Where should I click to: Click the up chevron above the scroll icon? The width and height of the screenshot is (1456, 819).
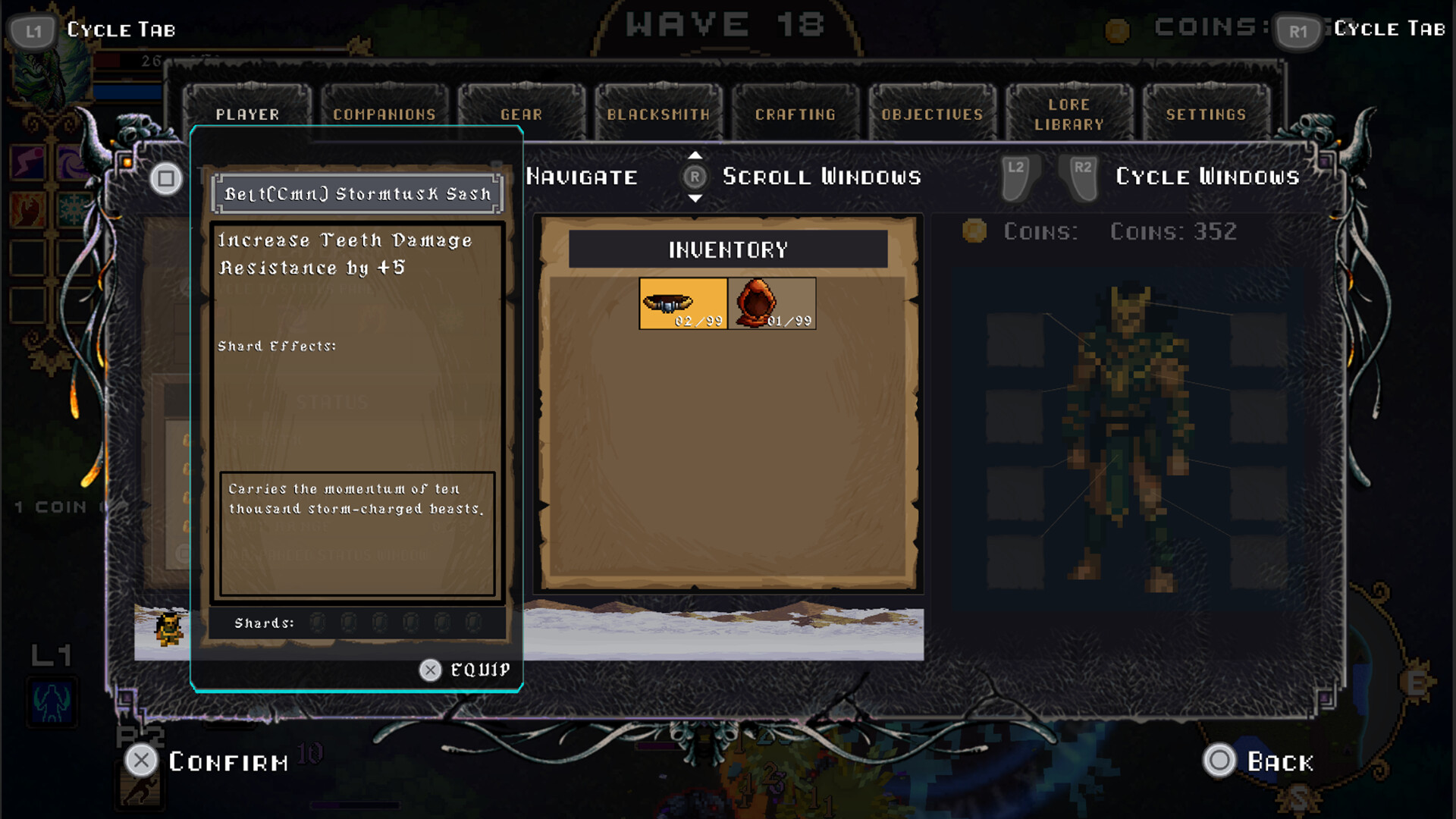695,156
